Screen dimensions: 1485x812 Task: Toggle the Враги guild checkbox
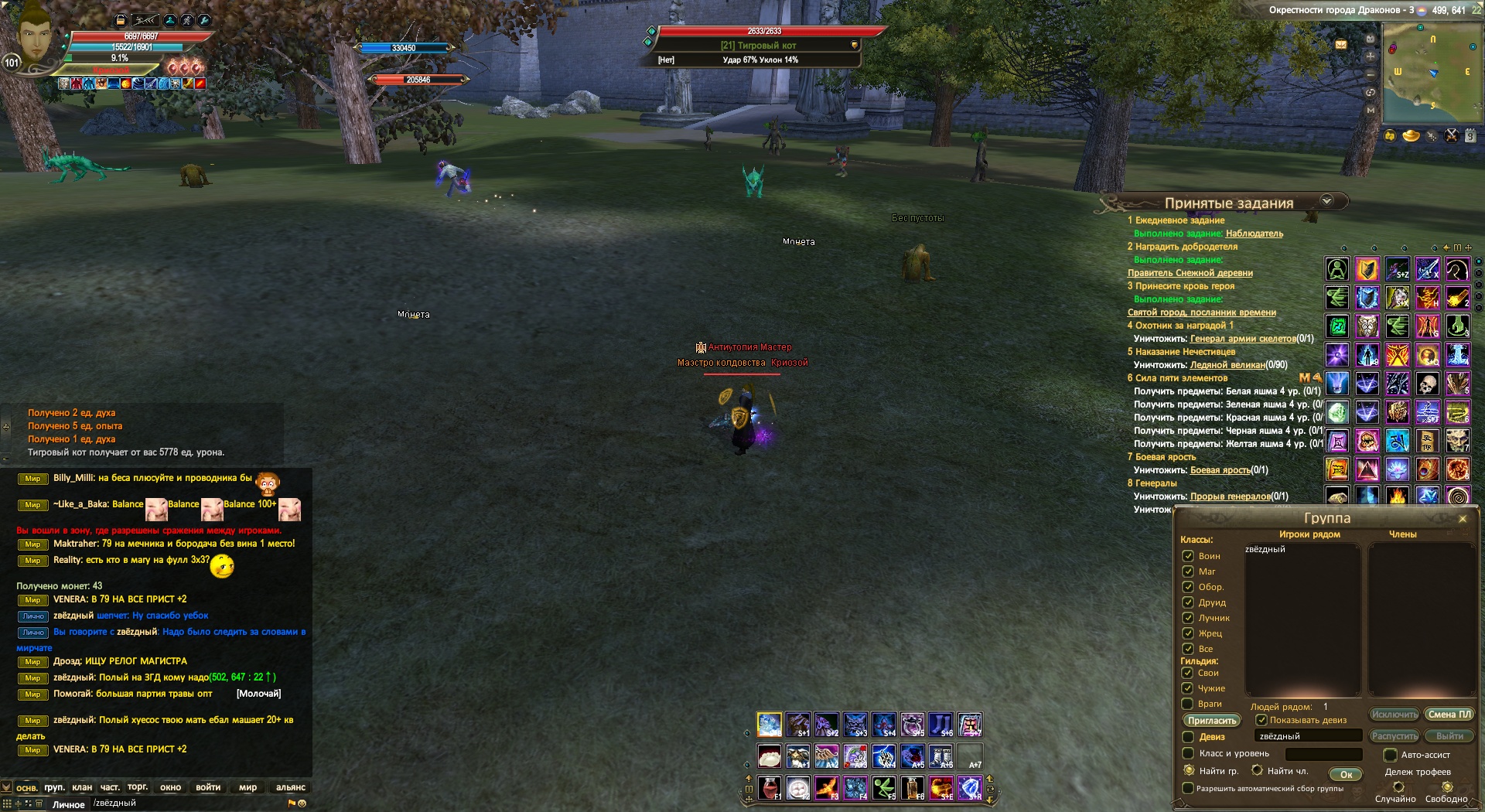[x=1188, y=704]
